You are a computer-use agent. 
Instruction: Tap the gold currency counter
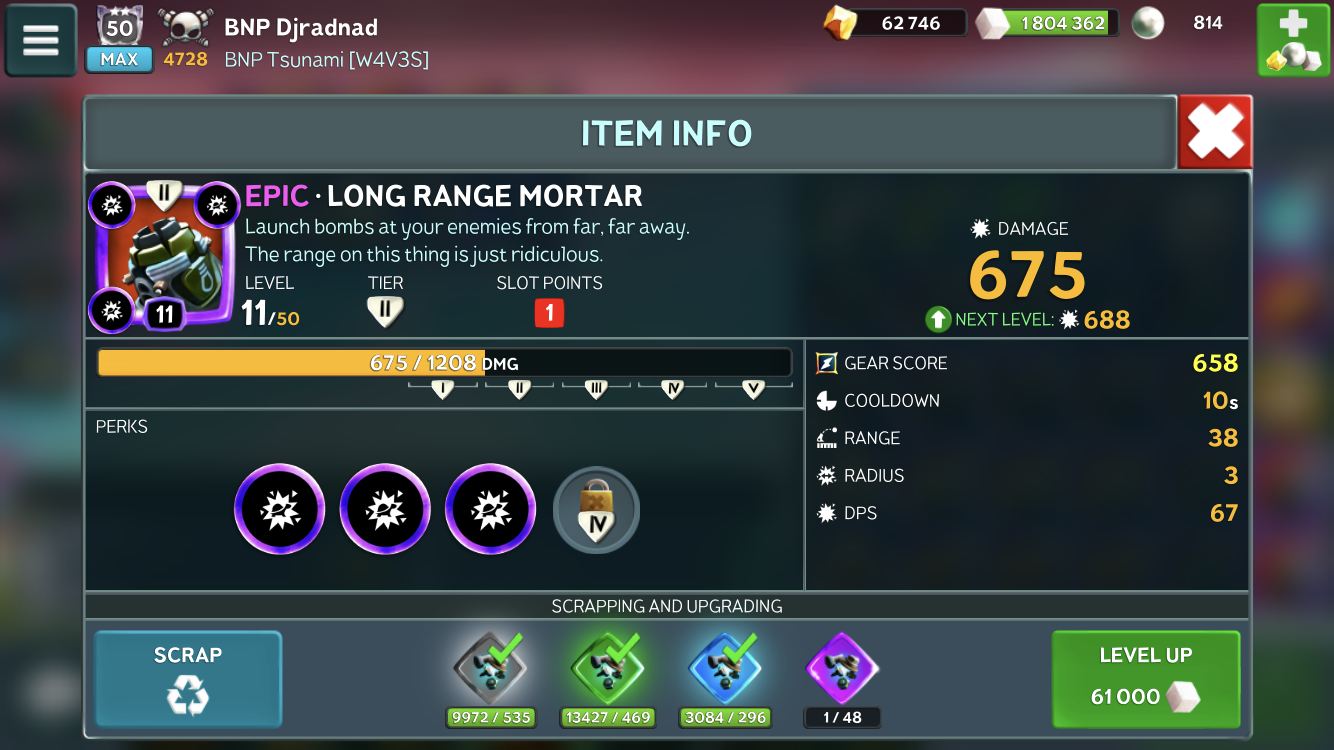pyautogui.click(x=894, y=23)
